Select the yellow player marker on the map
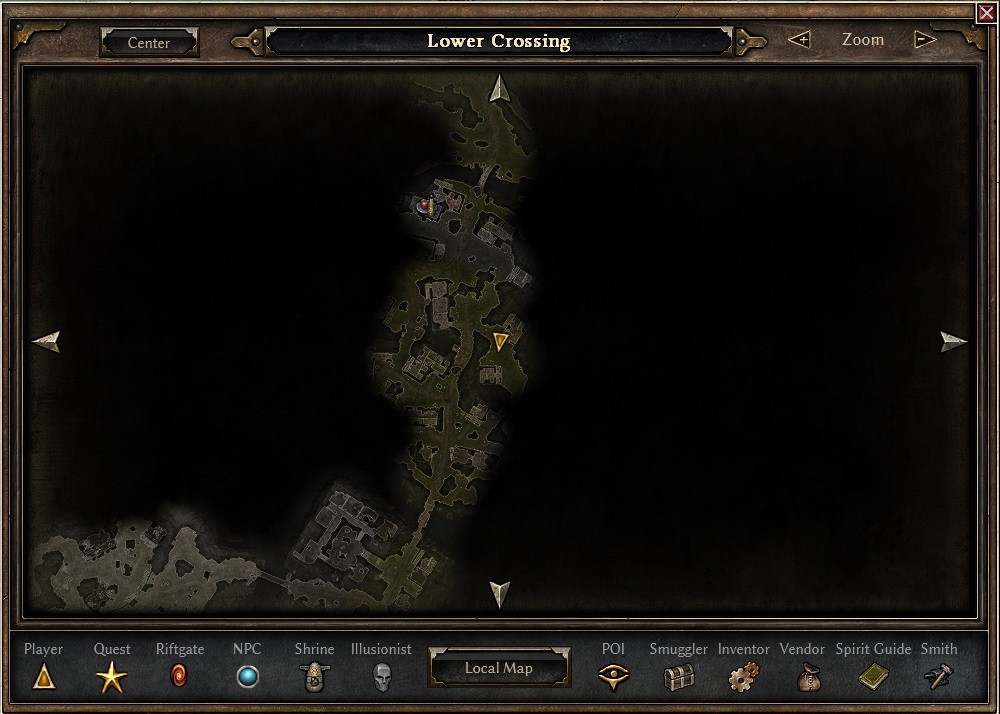Image resolution: width=1000 pixels, height=714 pixels. click(501, 342)
